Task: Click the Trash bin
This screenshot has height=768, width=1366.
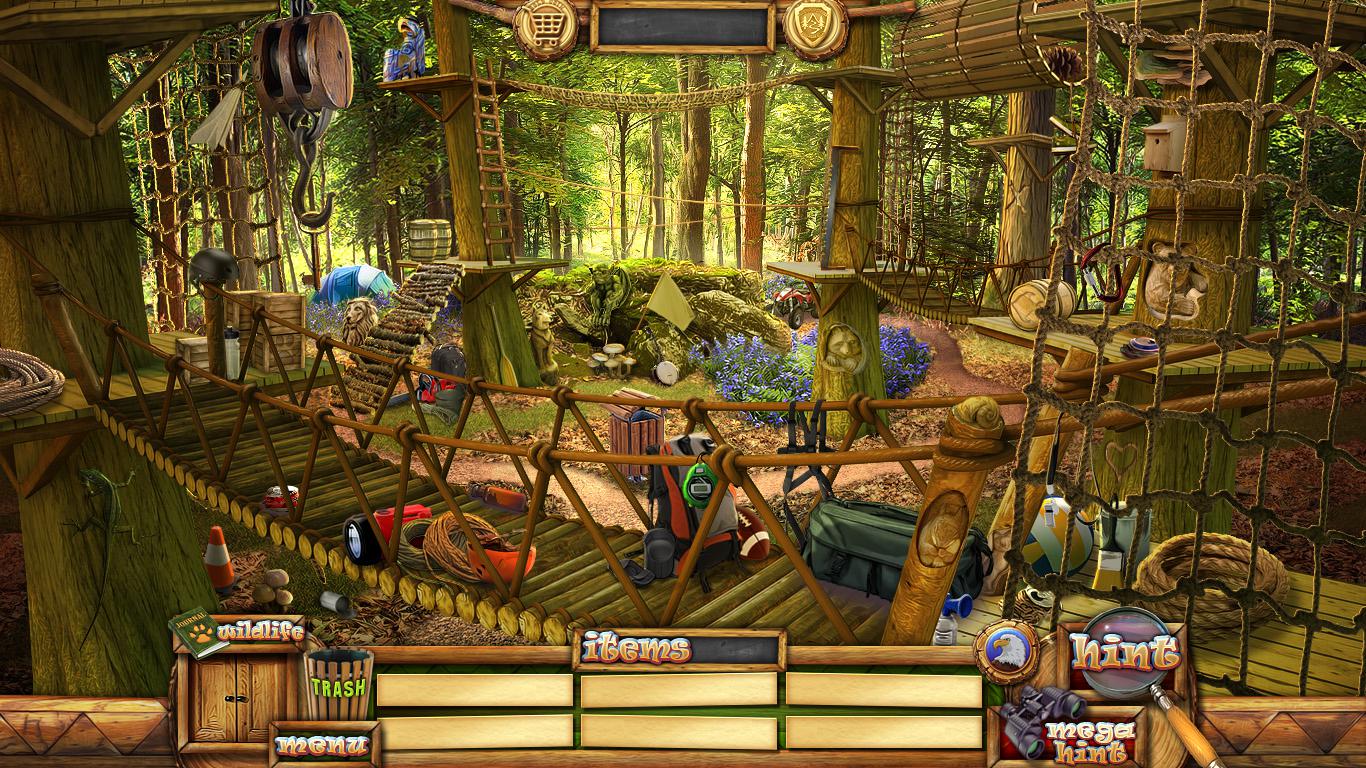Action: point(338,685)
